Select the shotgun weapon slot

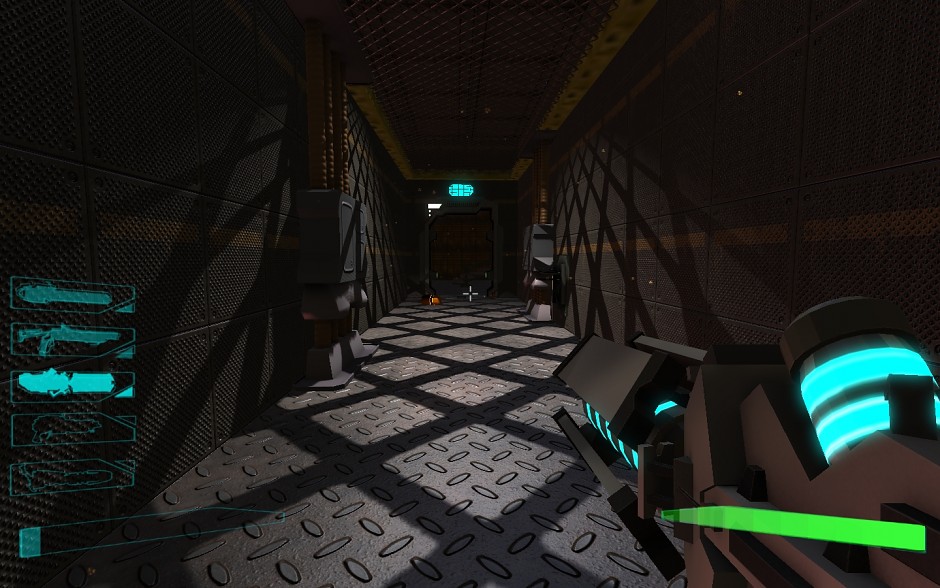[72, 339]
